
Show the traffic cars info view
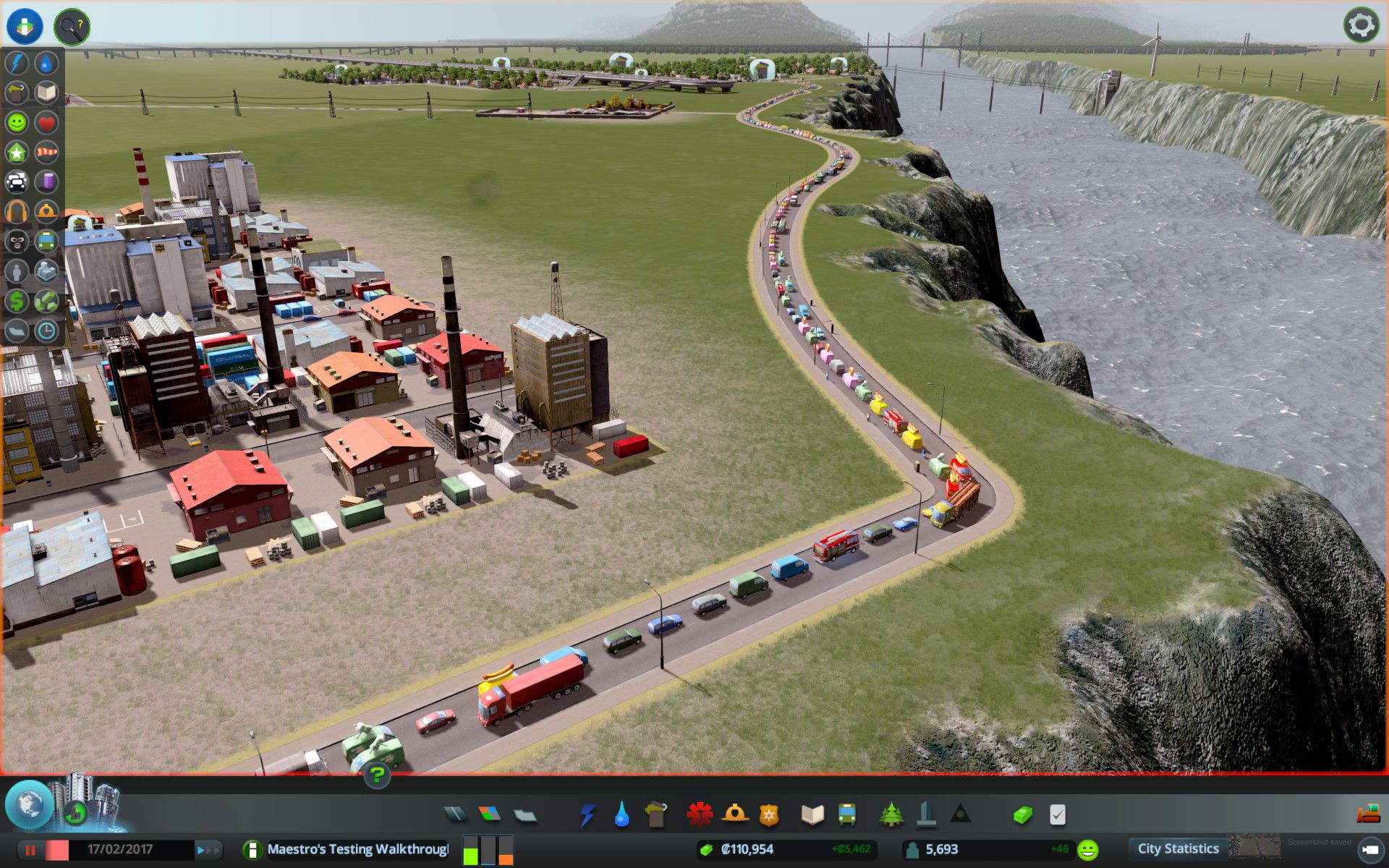point(17,182)
